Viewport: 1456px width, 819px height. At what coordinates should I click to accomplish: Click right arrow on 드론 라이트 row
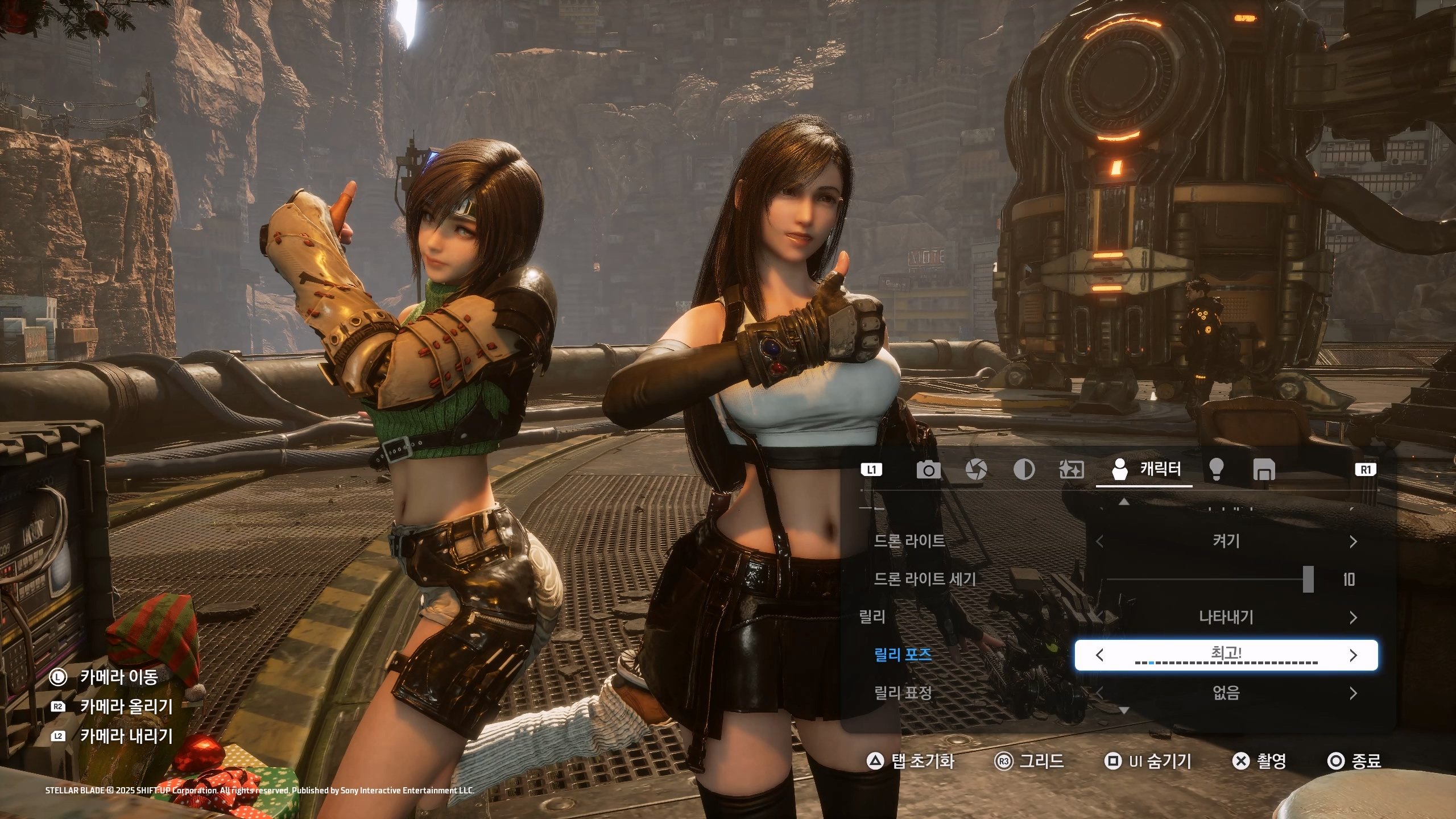1353,542
